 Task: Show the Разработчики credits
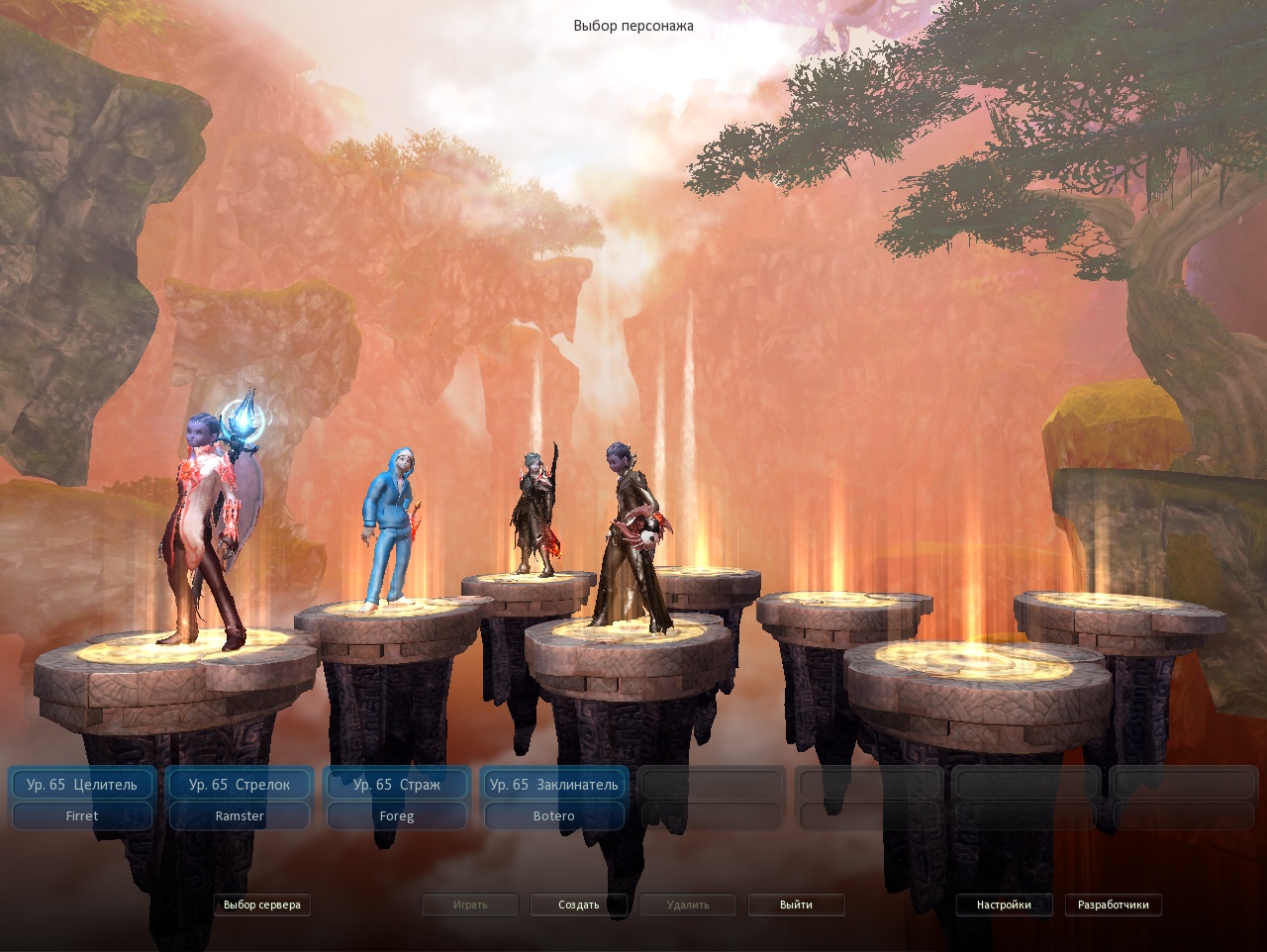tap(1114, 904)
